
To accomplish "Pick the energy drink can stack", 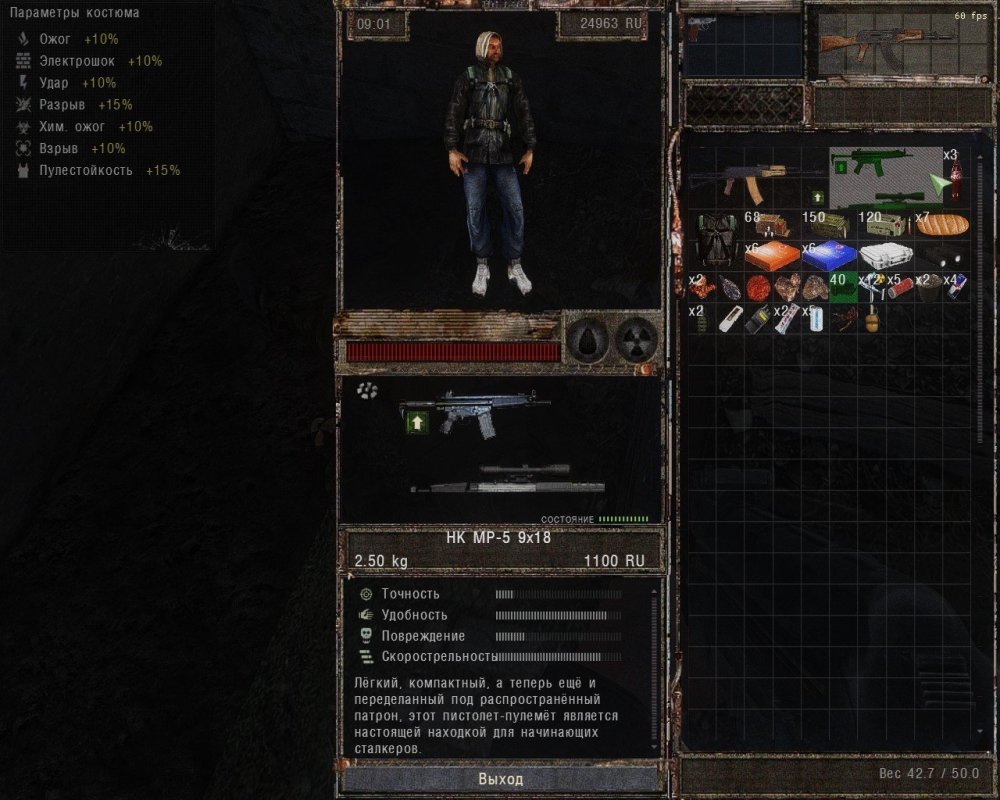I will pos(957,287).
